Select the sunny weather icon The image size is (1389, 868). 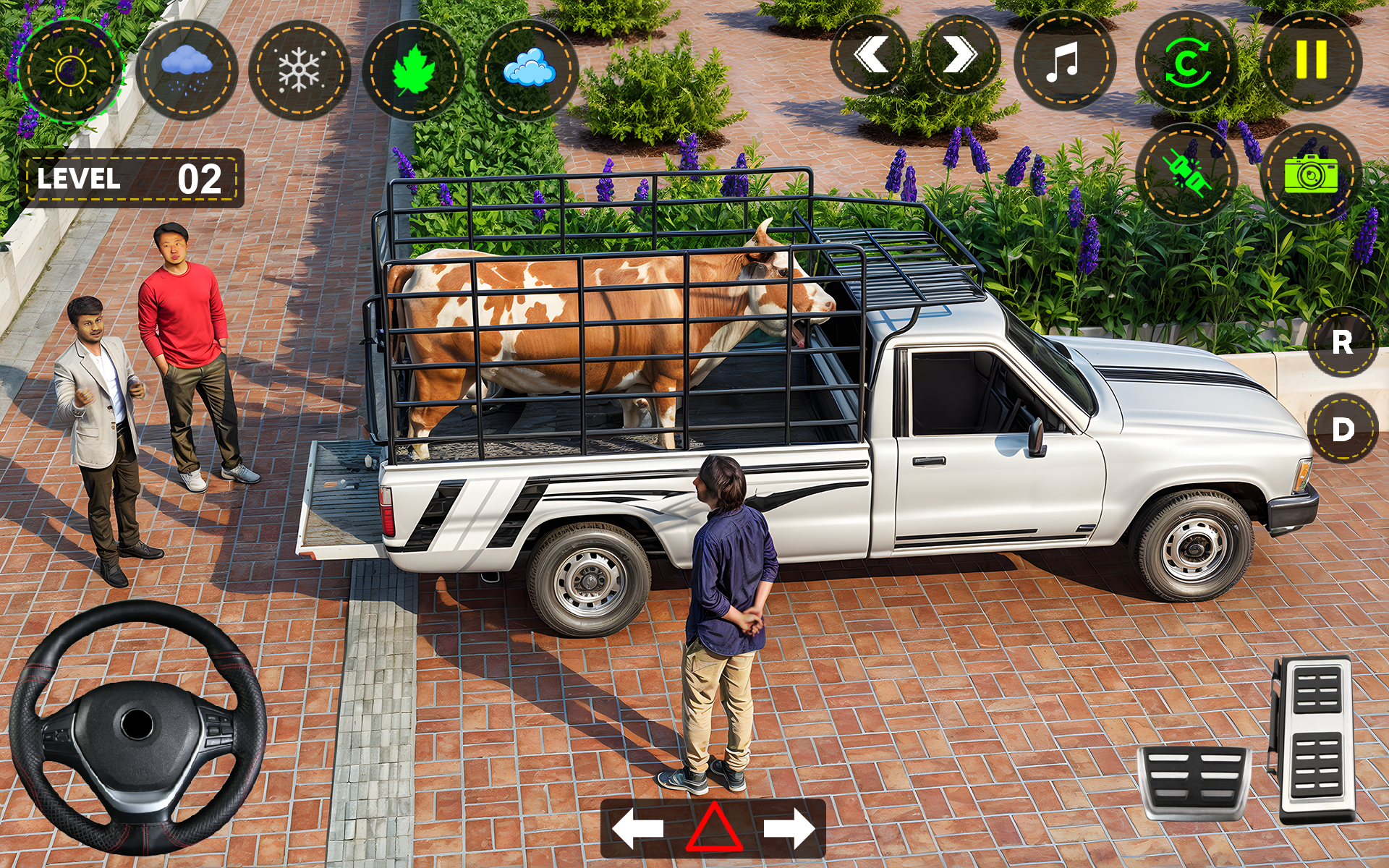70,69
